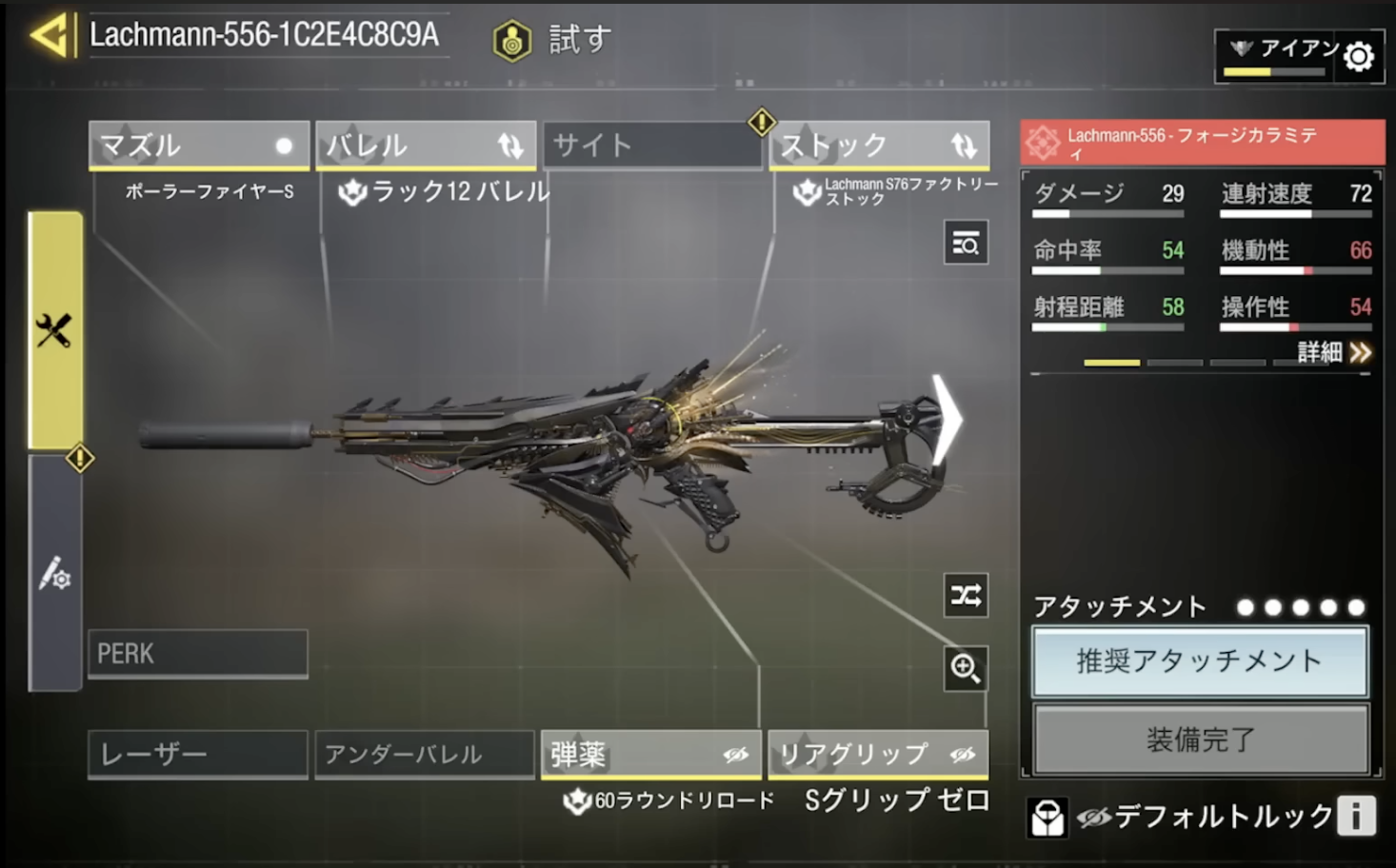This screenshot has width=1396, height=868.
Task: Switch to the wrench and screwdriver tab
Action: 54,330
